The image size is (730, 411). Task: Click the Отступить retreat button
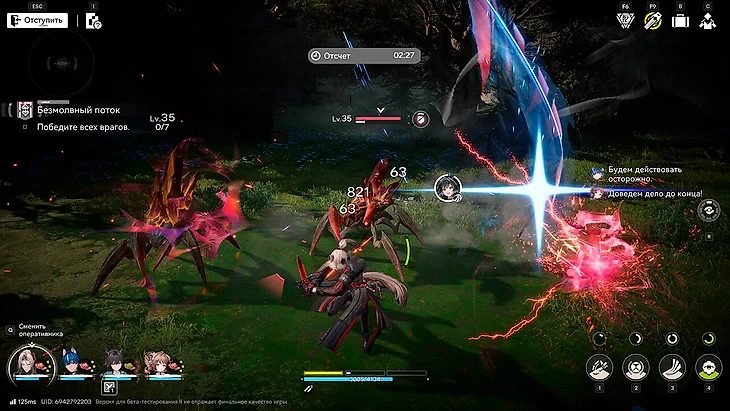click(x=38, y=20)
